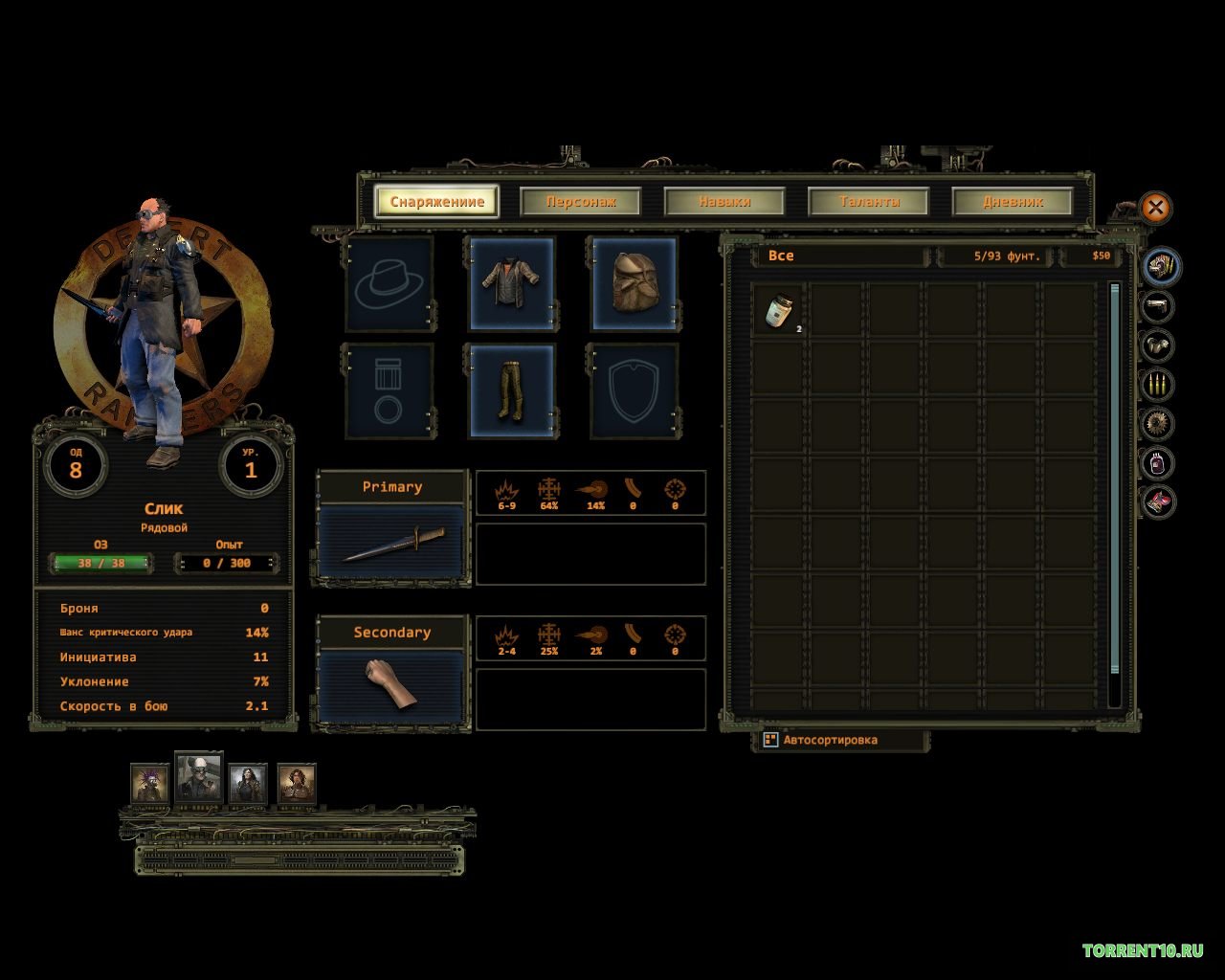Click the equipped backpack slot
Viewport: 1225px width, 980px height.
coord(634,283)
